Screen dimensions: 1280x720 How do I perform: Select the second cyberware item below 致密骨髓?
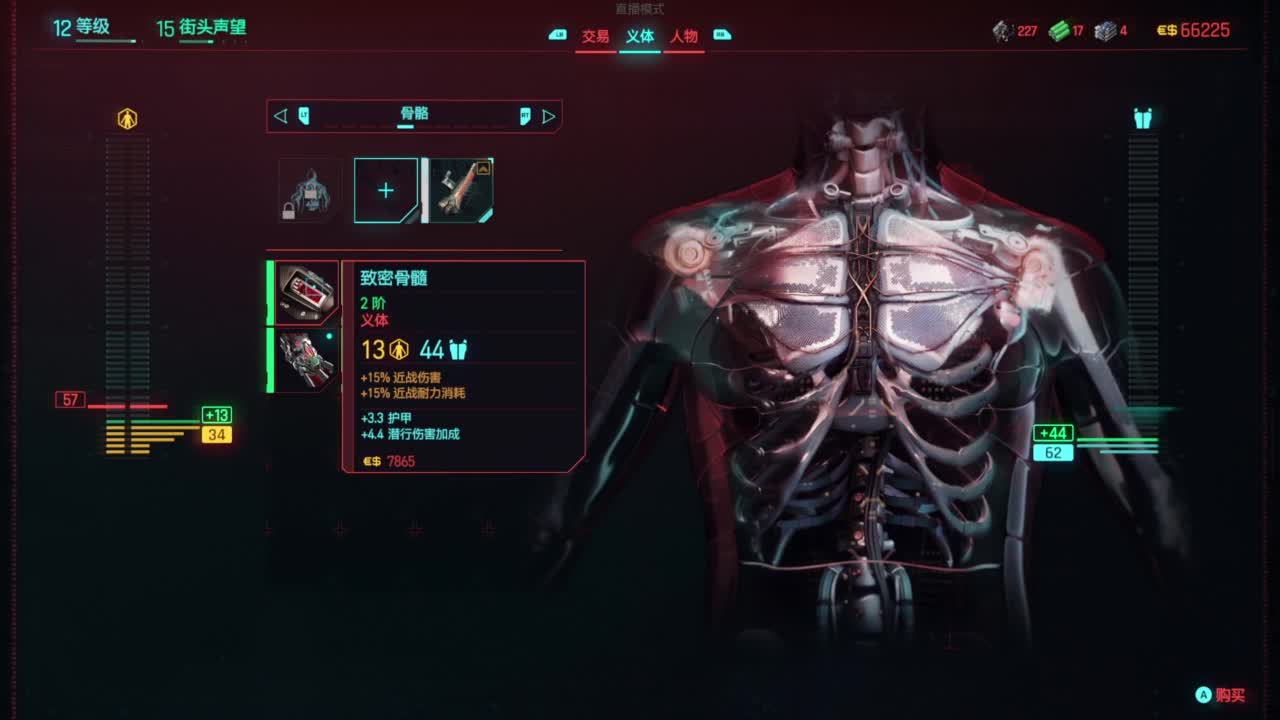pyautogui.click(x=306, y=360)
